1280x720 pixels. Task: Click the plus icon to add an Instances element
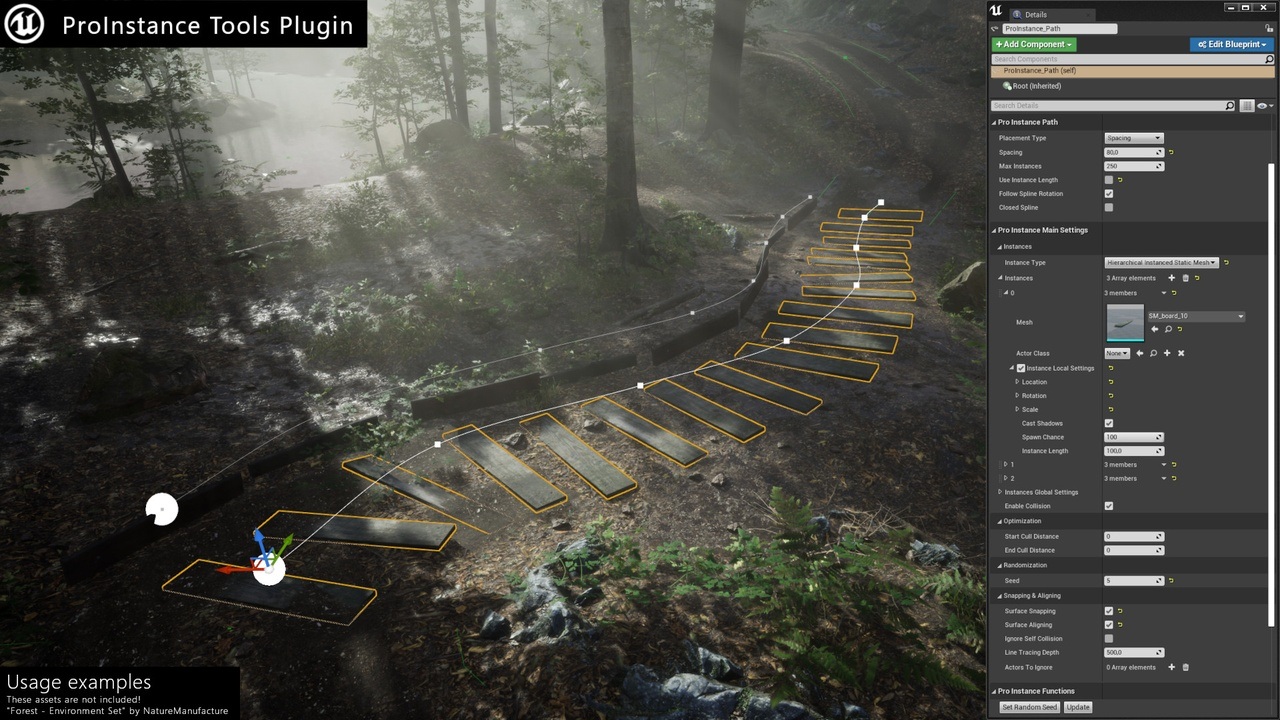click(x=1171, y=278)
